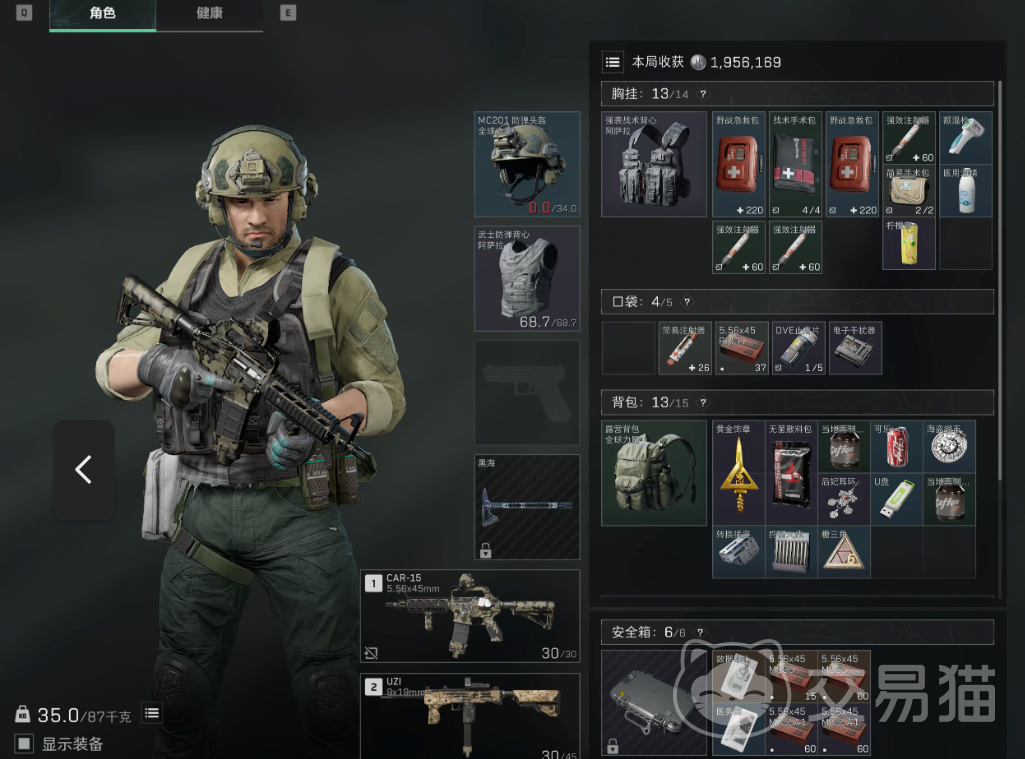Open the help icon next to 胸挂
1025x759 pixels.
(703, 94)
